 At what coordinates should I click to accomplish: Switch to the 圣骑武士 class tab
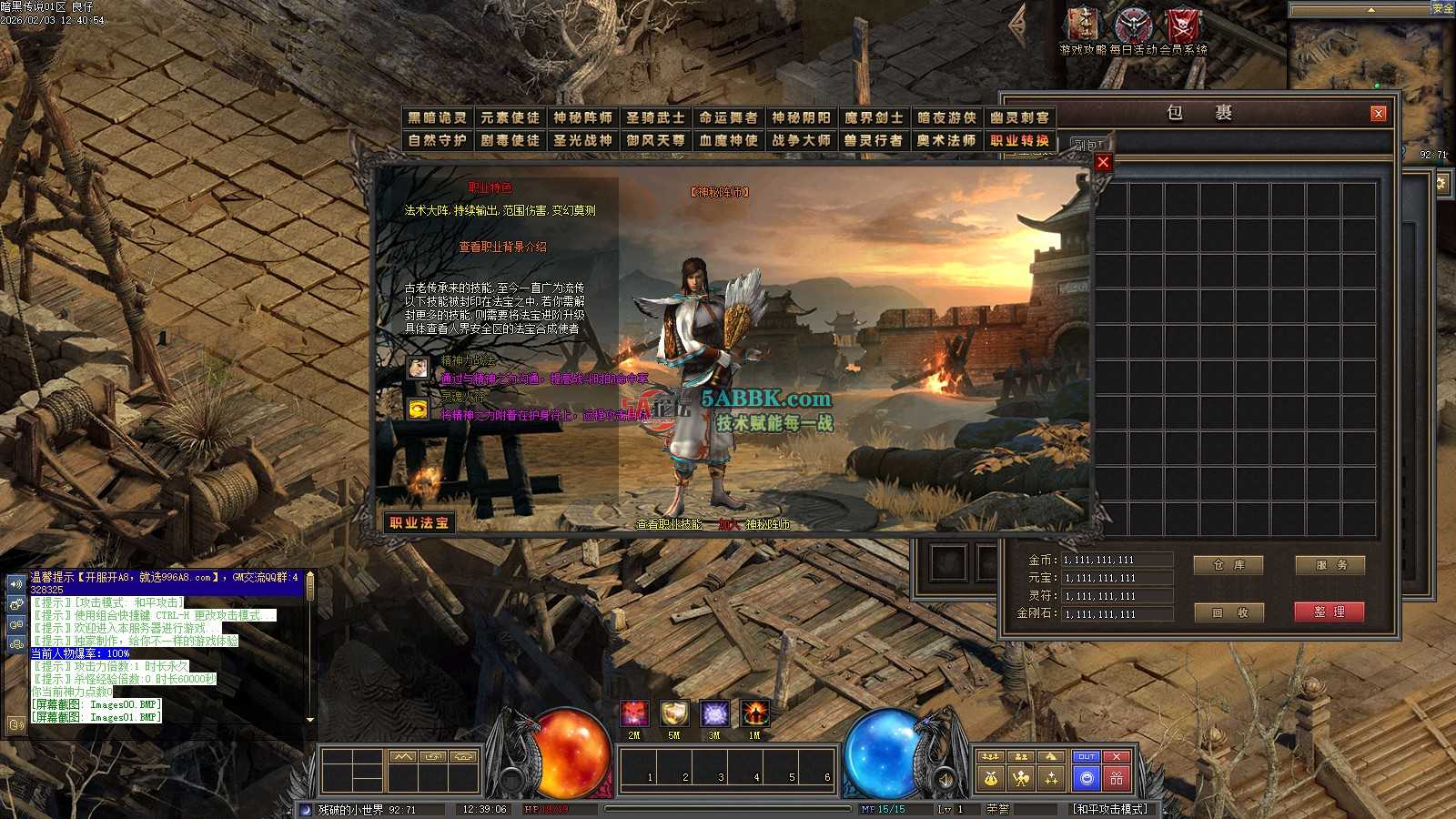click(x=655, y=117)
